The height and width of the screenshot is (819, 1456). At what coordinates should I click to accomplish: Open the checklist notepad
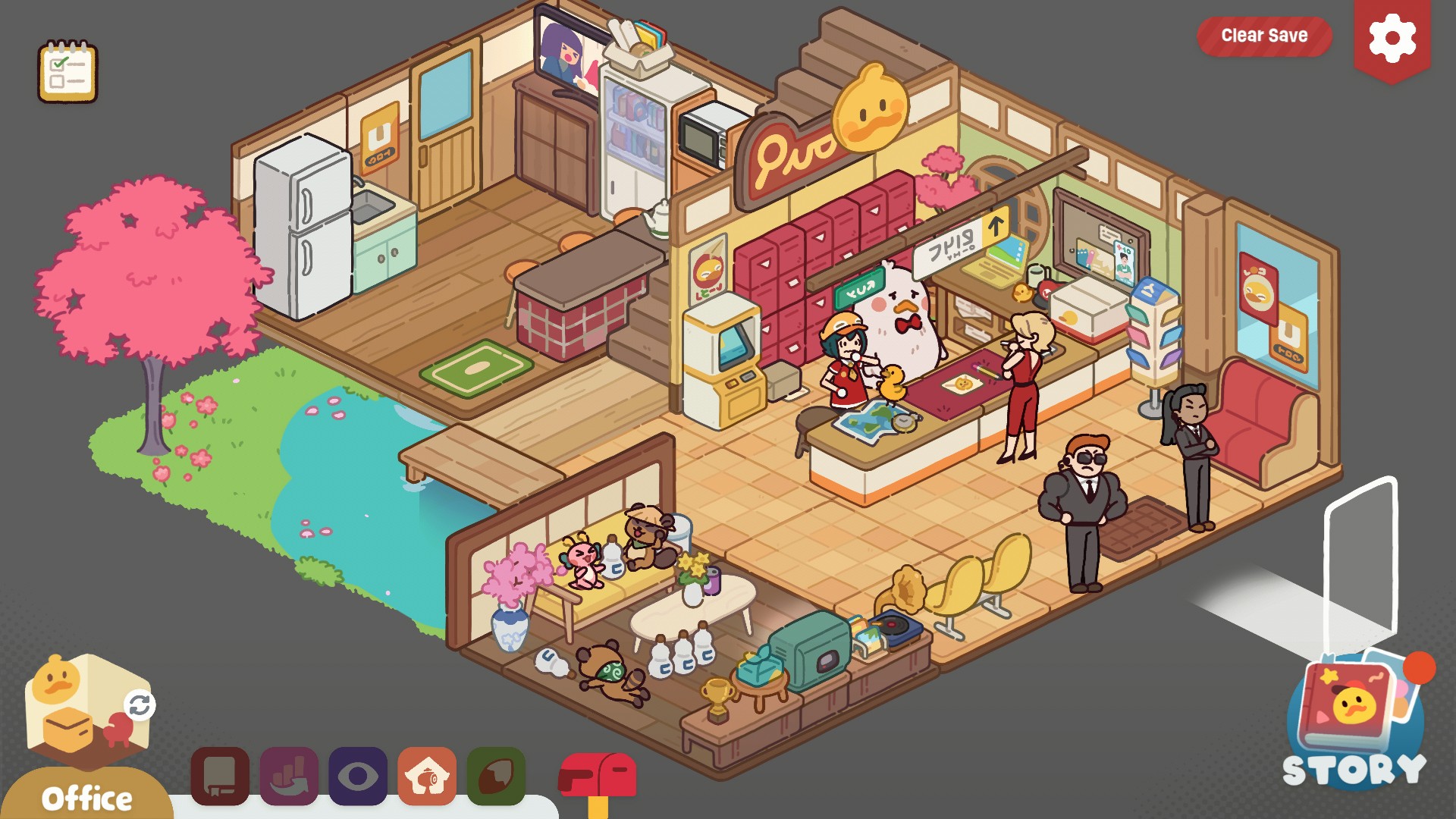click(68, 71)
